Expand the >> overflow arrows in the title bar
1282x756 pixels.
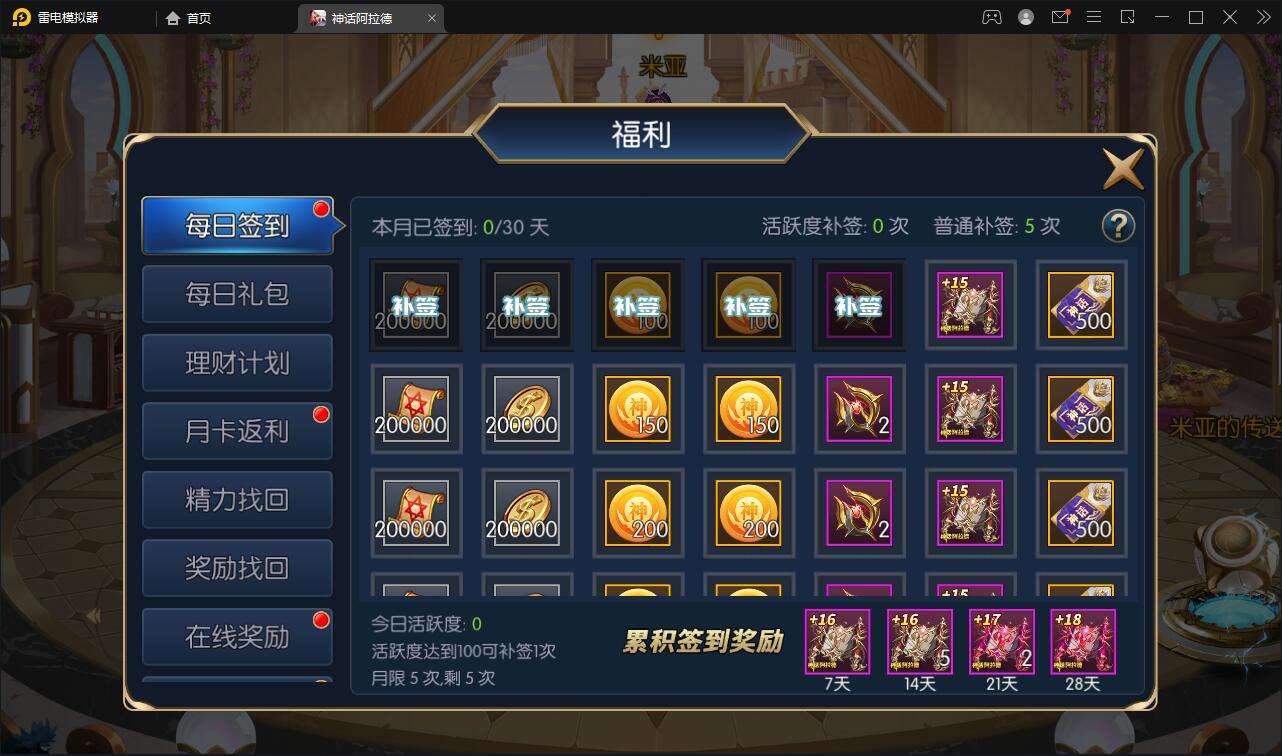tap(1262, 17)
